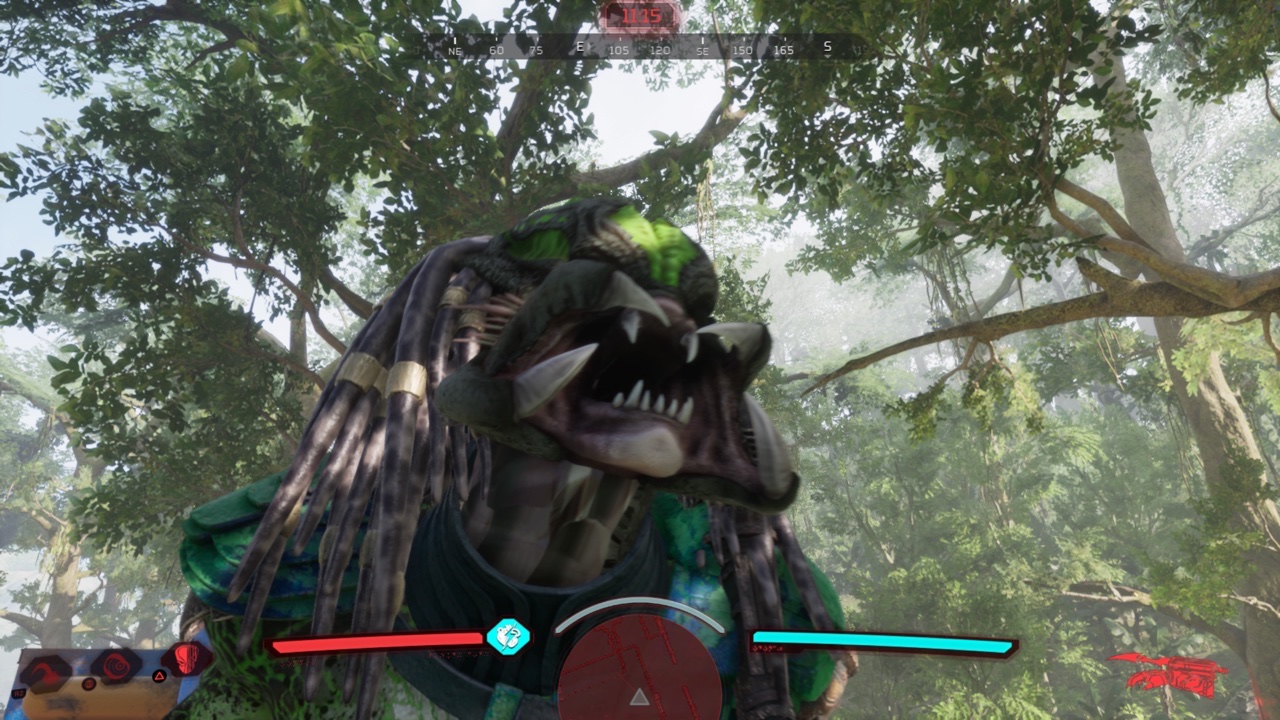The image size is (1280, 720).
Task: Select the E heading on the compass
Action: tap(580, 45)
